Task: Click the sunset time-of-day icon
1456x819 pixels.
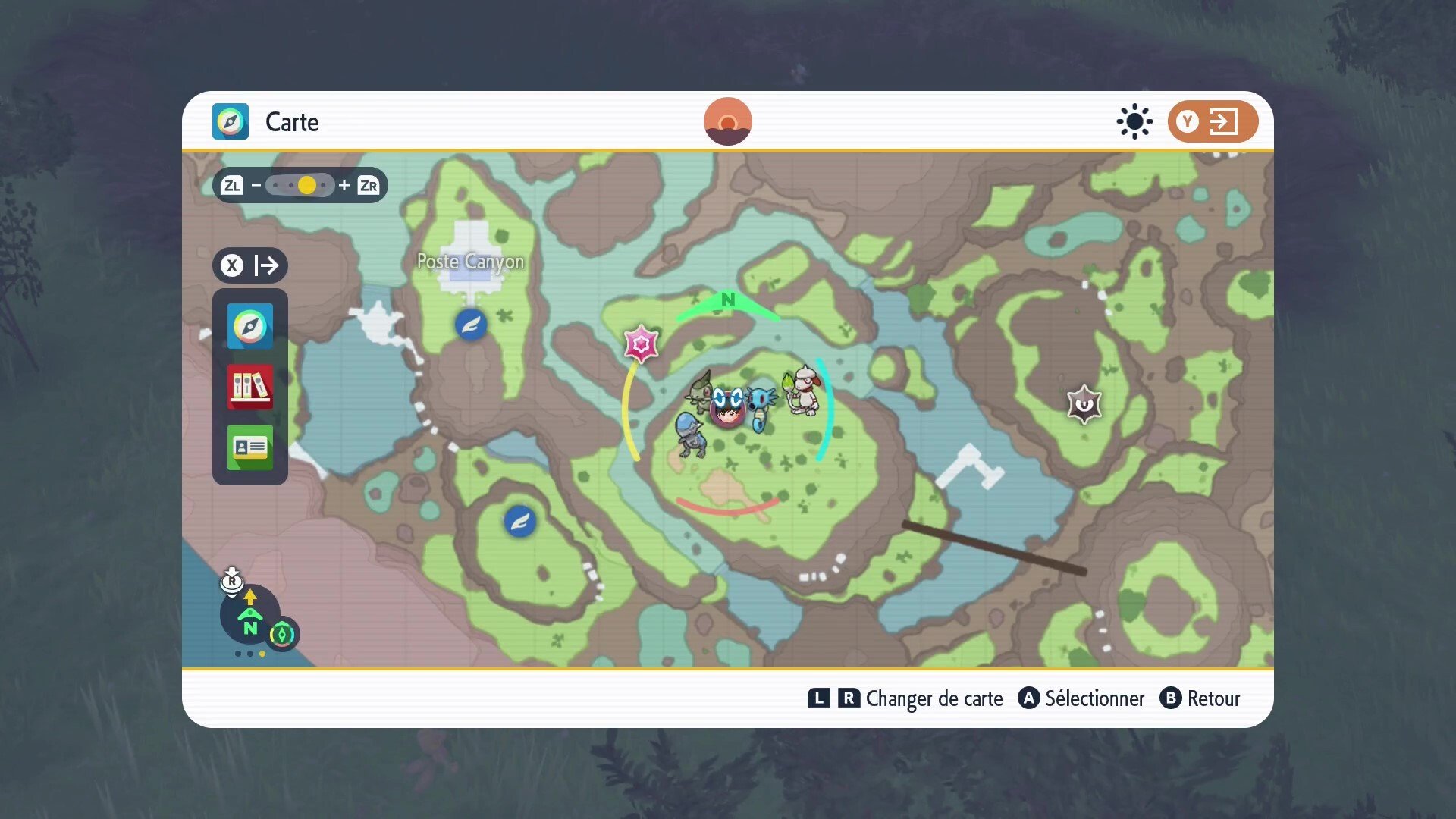Action: tap(727, 121)
